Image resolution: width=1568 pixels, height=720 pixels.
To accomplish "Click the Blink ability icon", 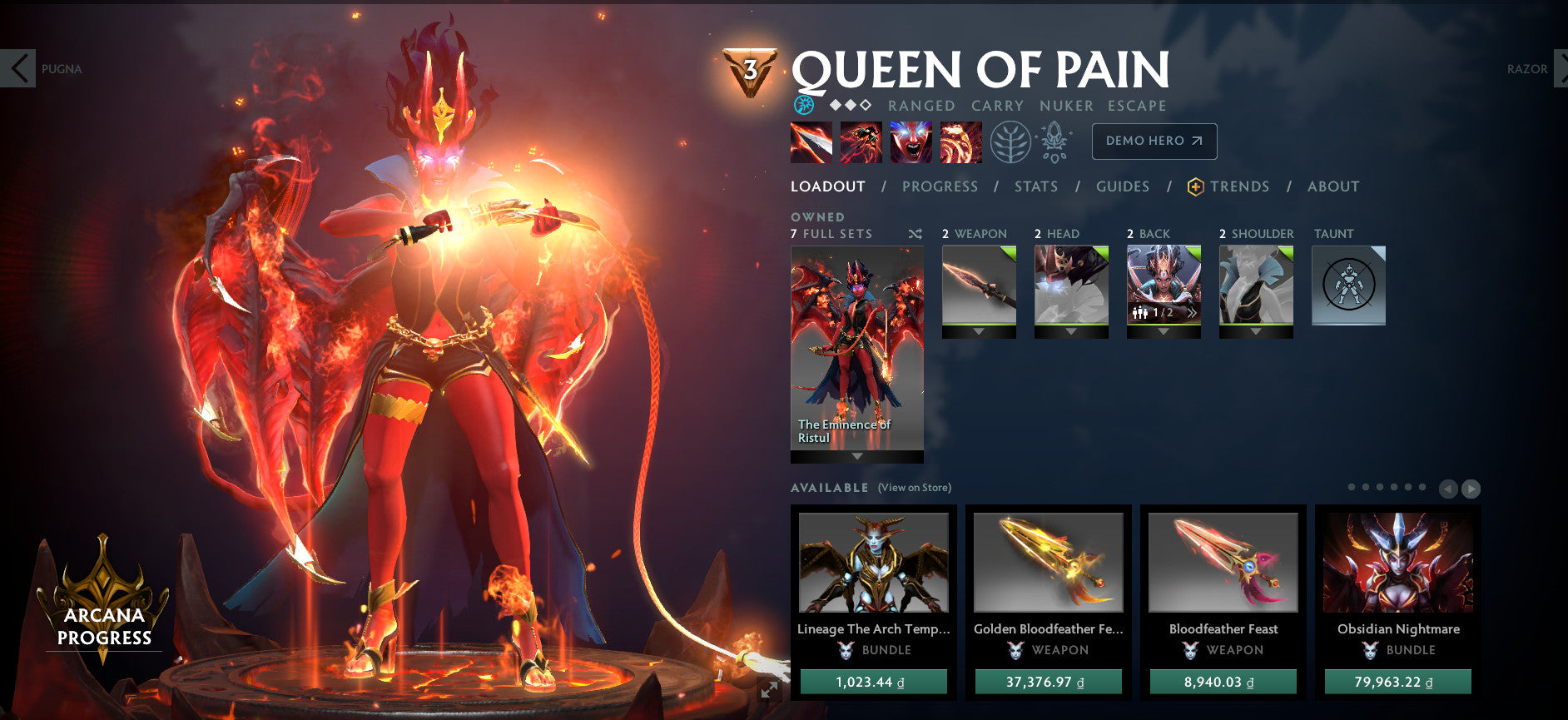I will click(861, 142).
